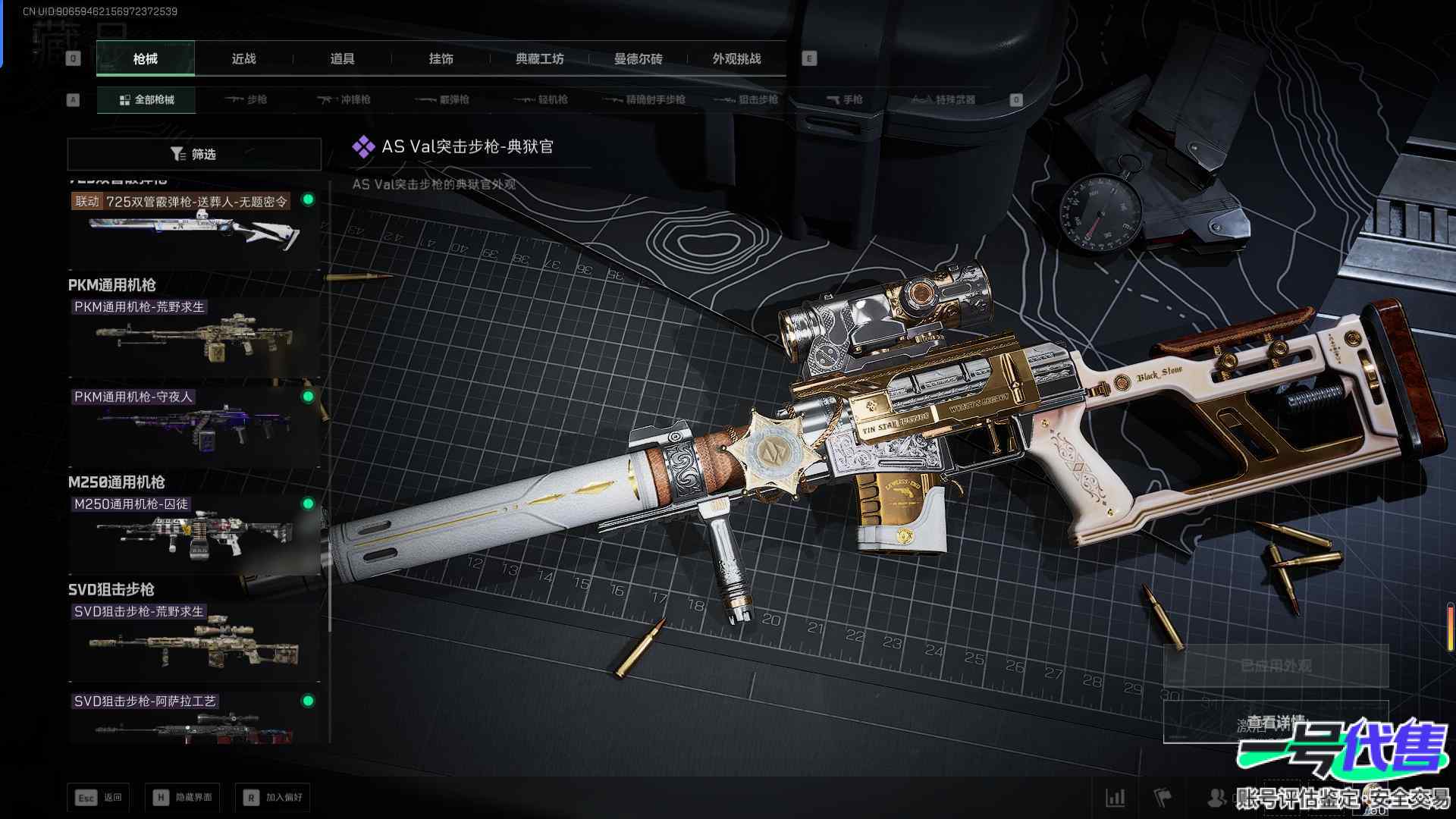Viewport: 1456px width, 819px height.
Task: Open the 筛选 filter button
Action: [x=194, y=154]
